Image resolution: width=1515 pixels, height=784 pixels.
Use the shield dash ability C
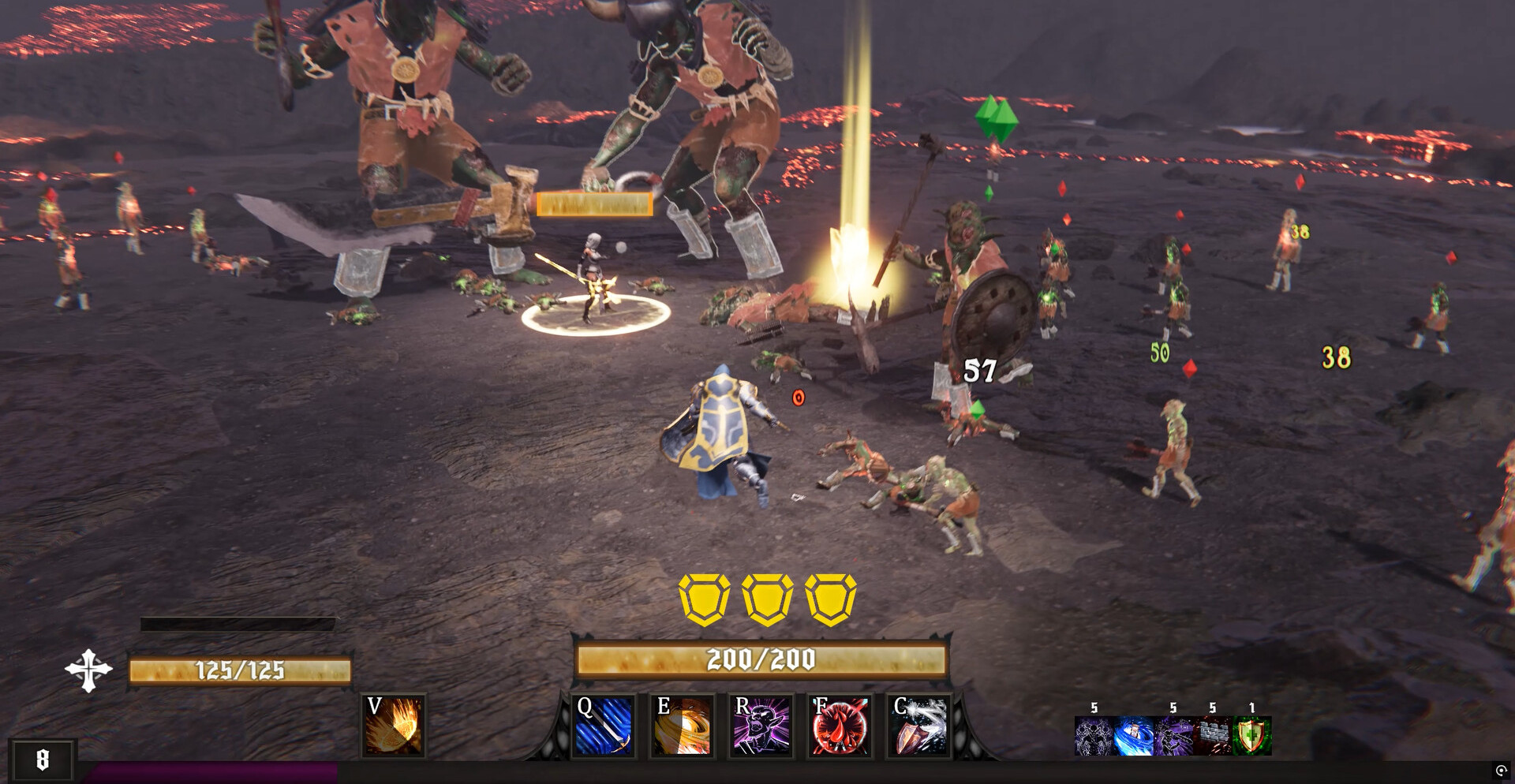[919, 726]
